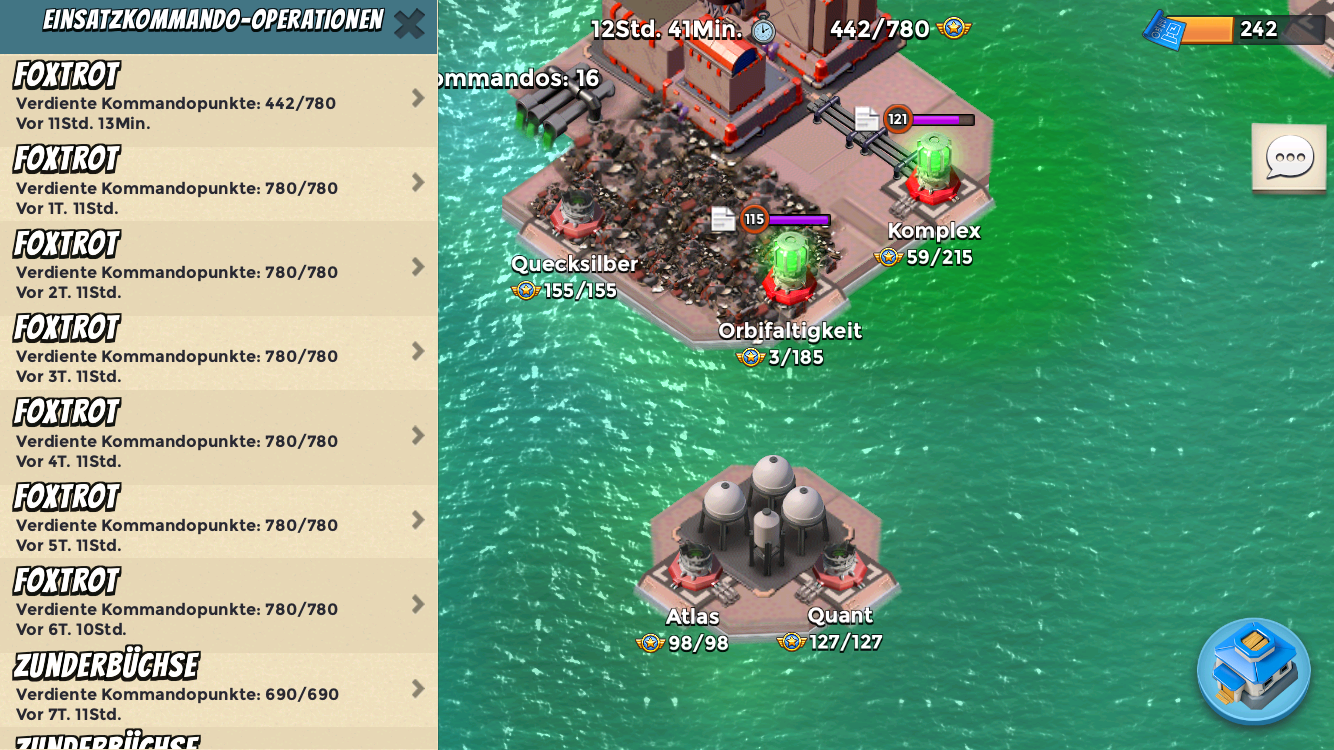Select Foxtrot operation from 1T. 11Std. ago
The width and height of the screenshot is (1334, 750).
click(218, 184)
